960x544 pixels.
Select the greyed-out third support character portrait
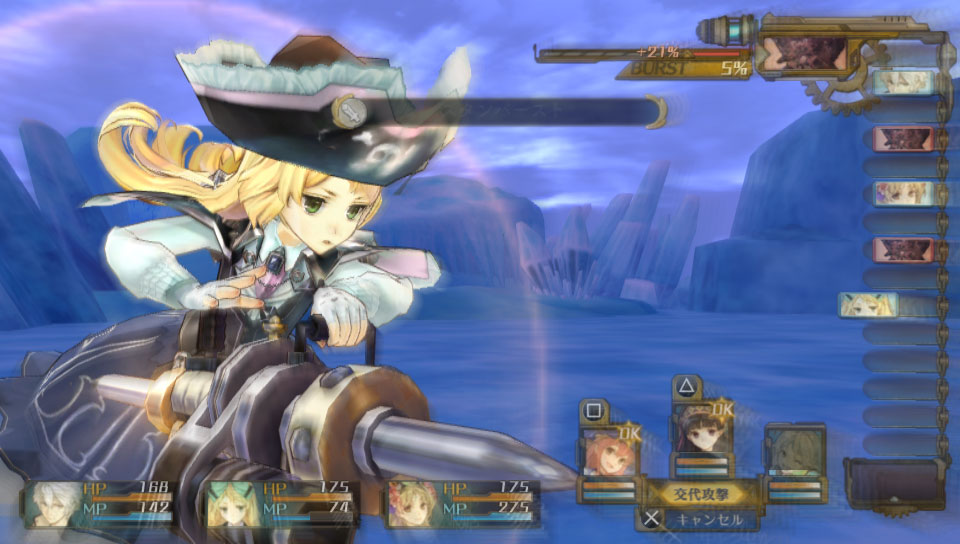(795, 450)
